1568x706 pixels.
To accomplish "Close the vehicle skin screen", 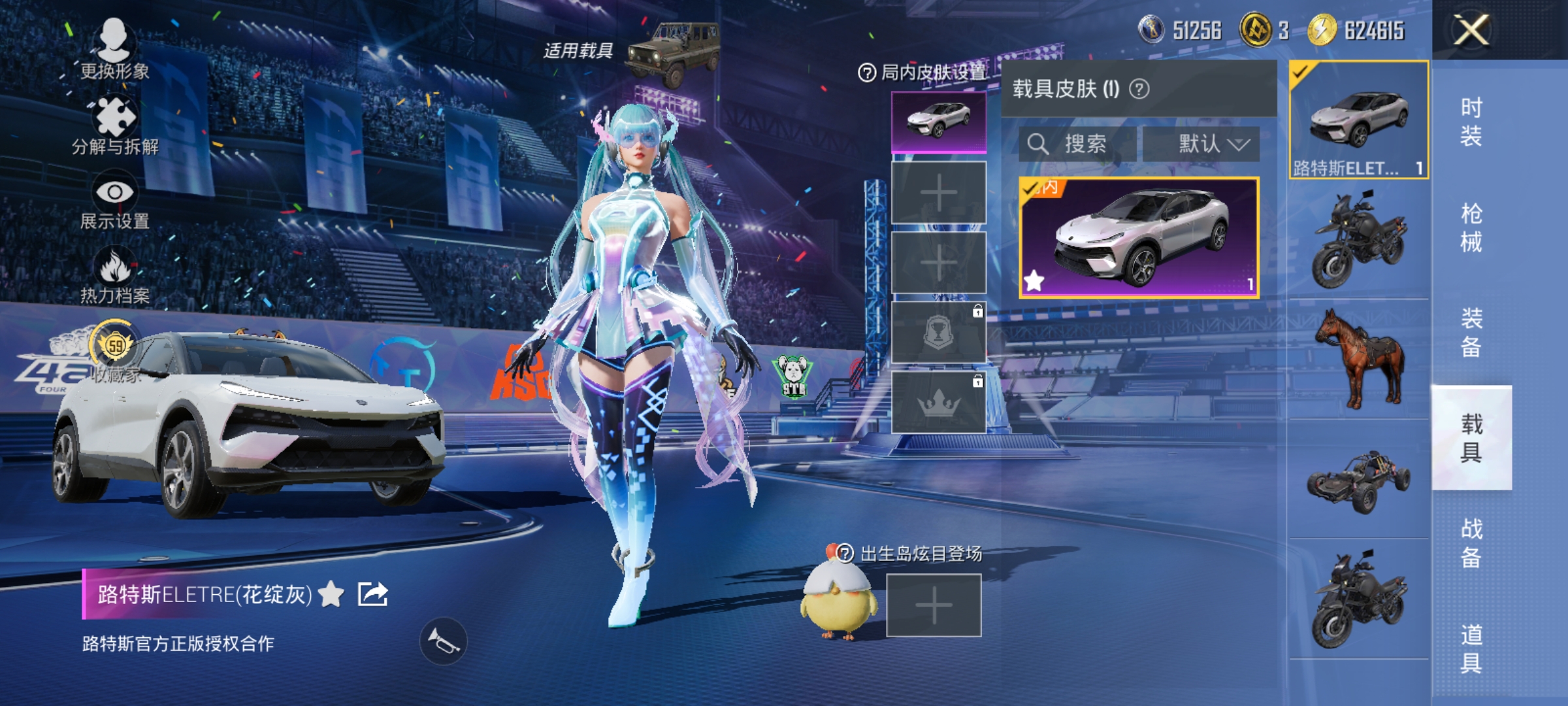I will coord(1471,30).
